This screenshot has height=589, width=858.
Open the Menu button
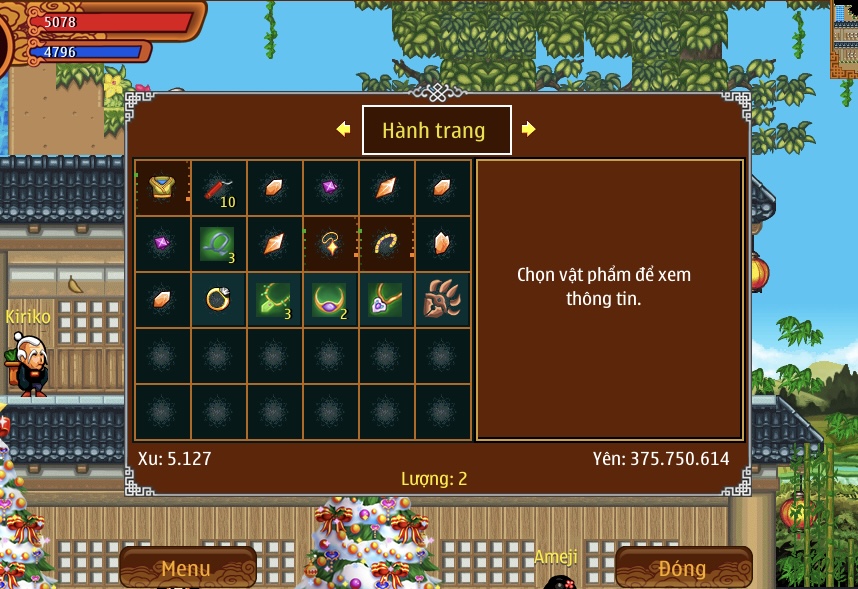(x=187, y=568)
